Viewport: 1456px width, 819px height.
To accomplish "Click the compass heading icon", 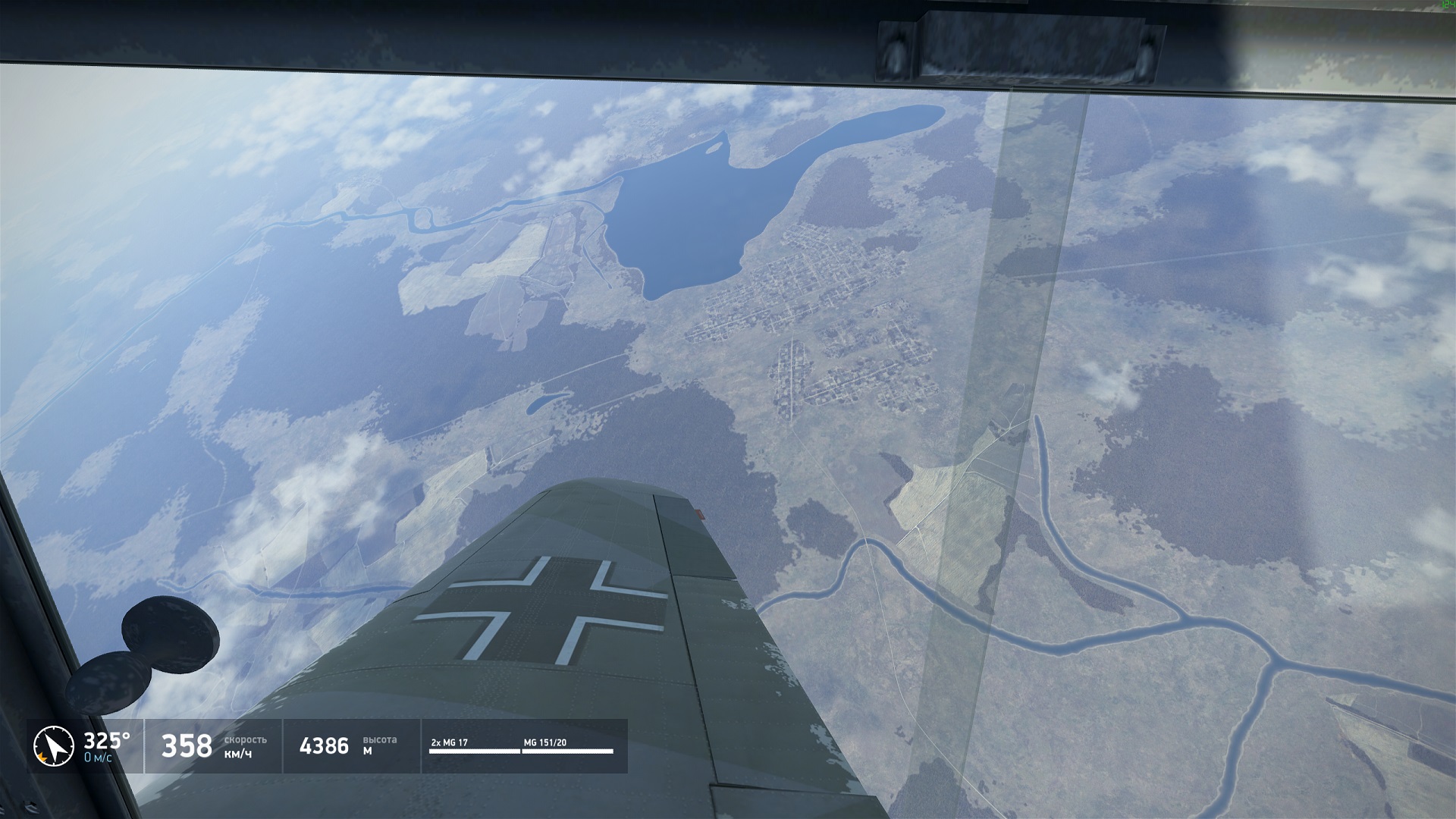I will pyautogui.click(x=53, y=746).
